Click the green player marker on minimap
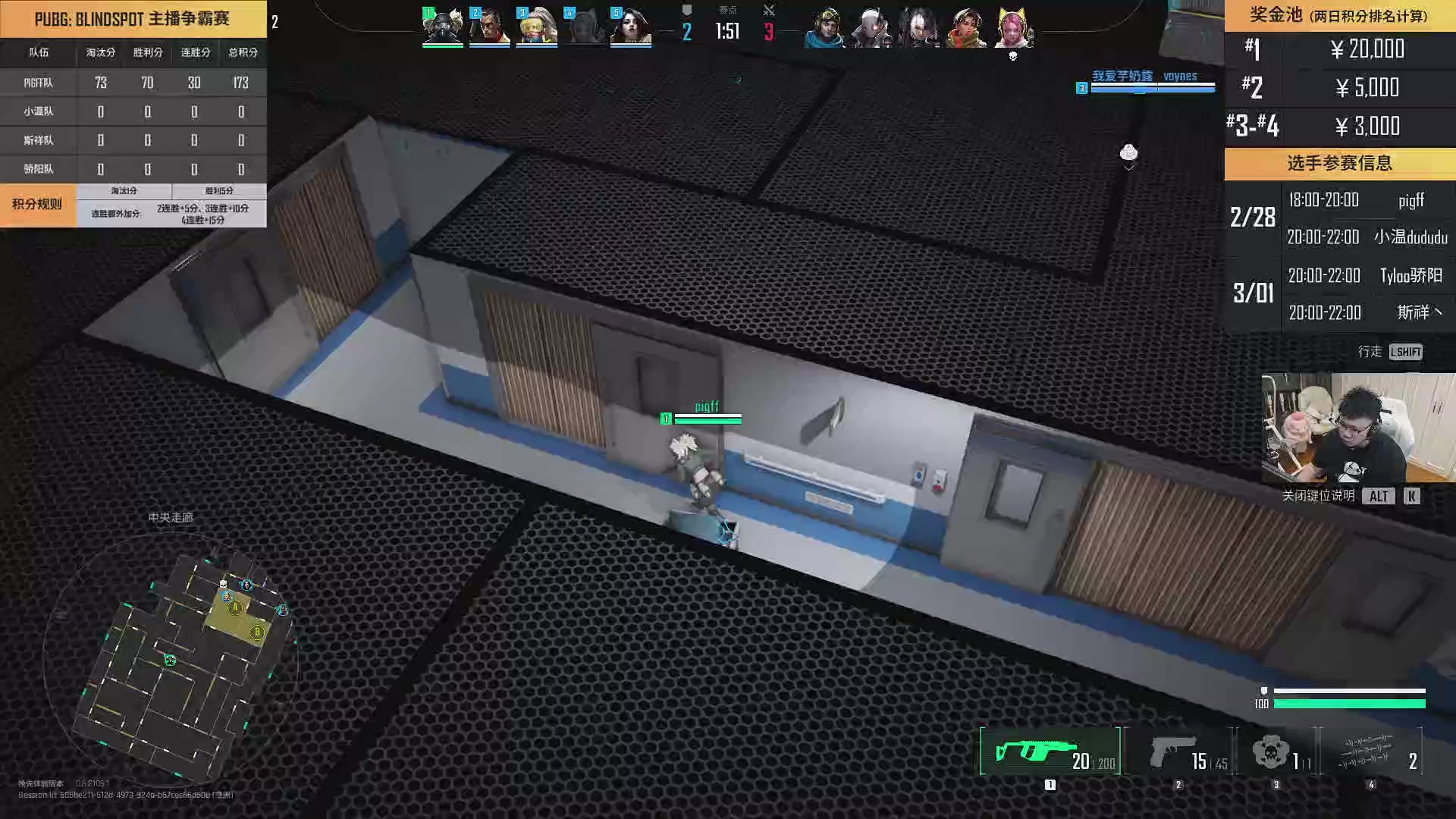The height and width of the screenshot is (819, 1456). 170,661
